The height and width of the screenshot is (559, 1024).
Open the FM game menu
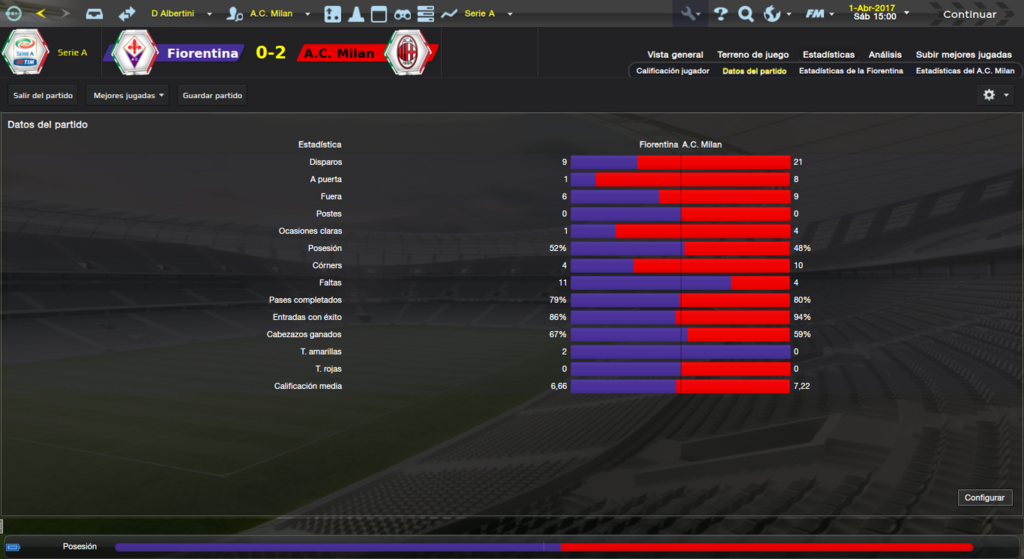[820, 14]
